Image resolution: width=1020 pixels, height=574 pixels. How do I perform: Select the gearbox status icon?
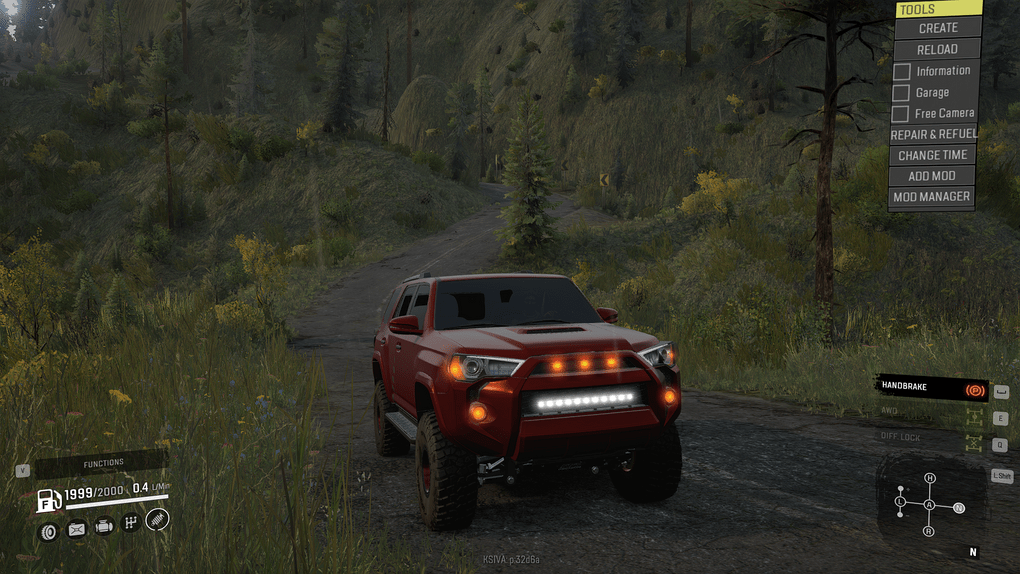point(130,523)
